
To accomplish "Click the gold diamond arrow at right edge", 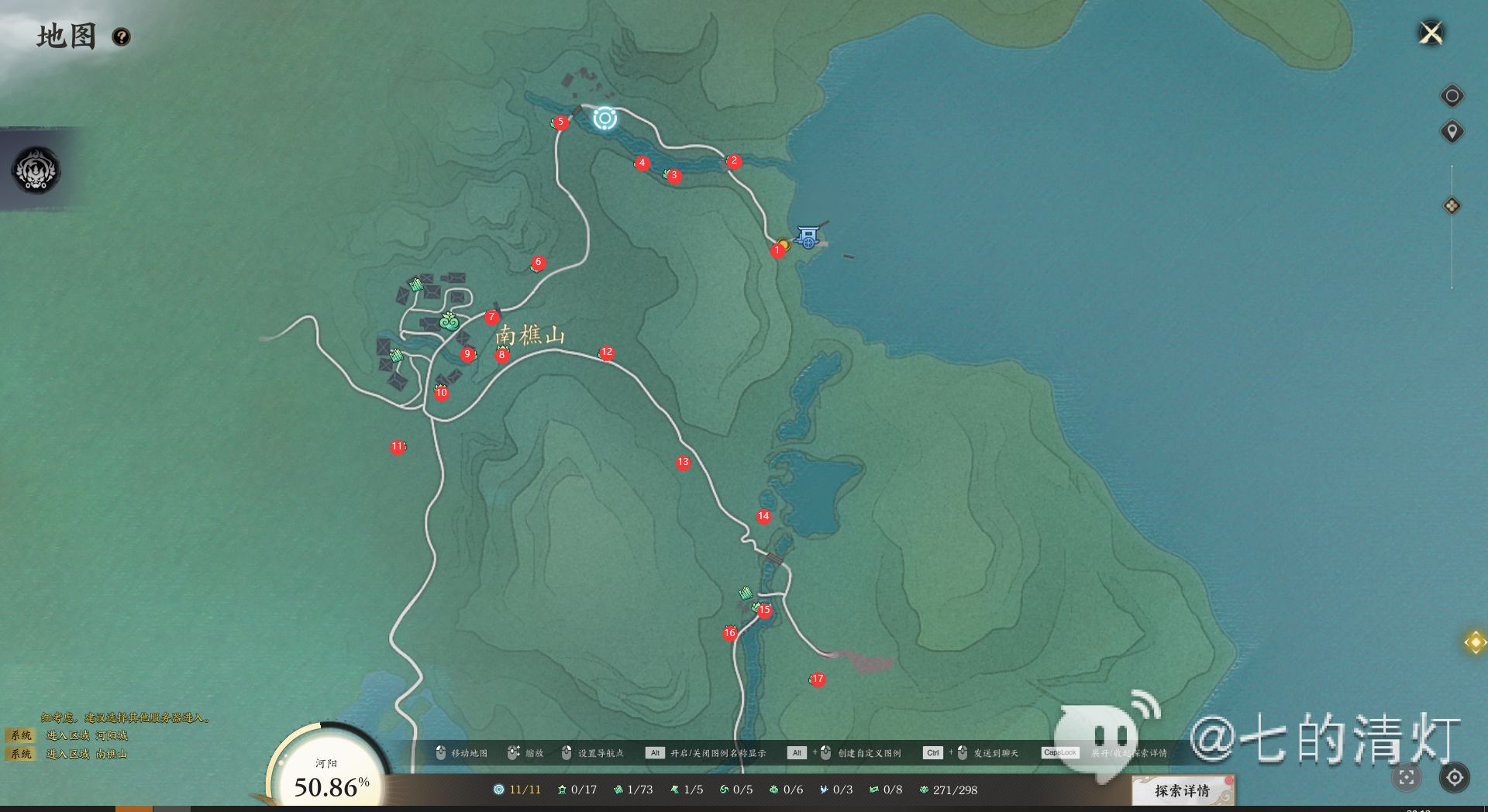I will tap(1475, 642).
